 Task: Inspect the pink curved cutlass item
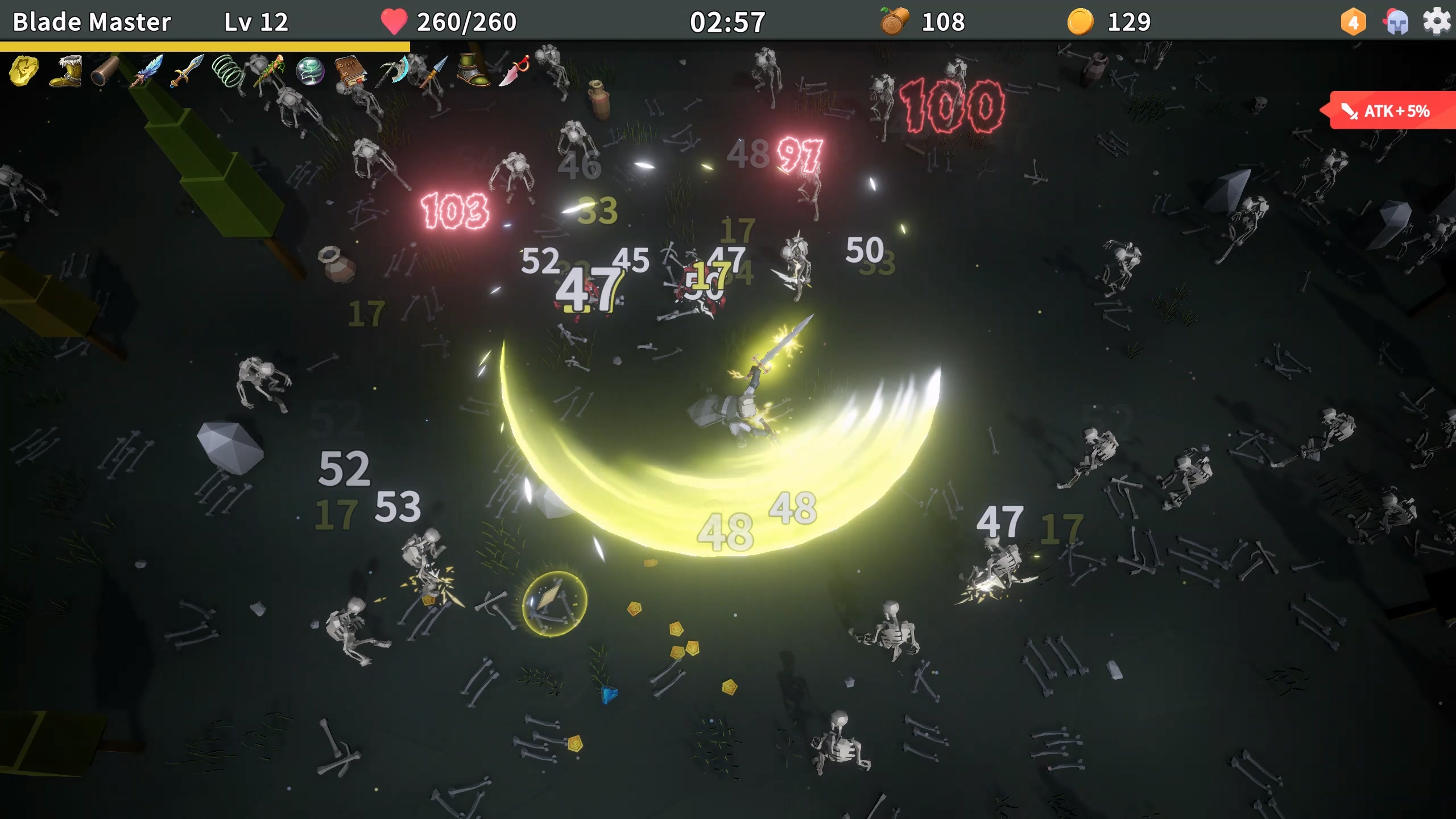point(514,71)
